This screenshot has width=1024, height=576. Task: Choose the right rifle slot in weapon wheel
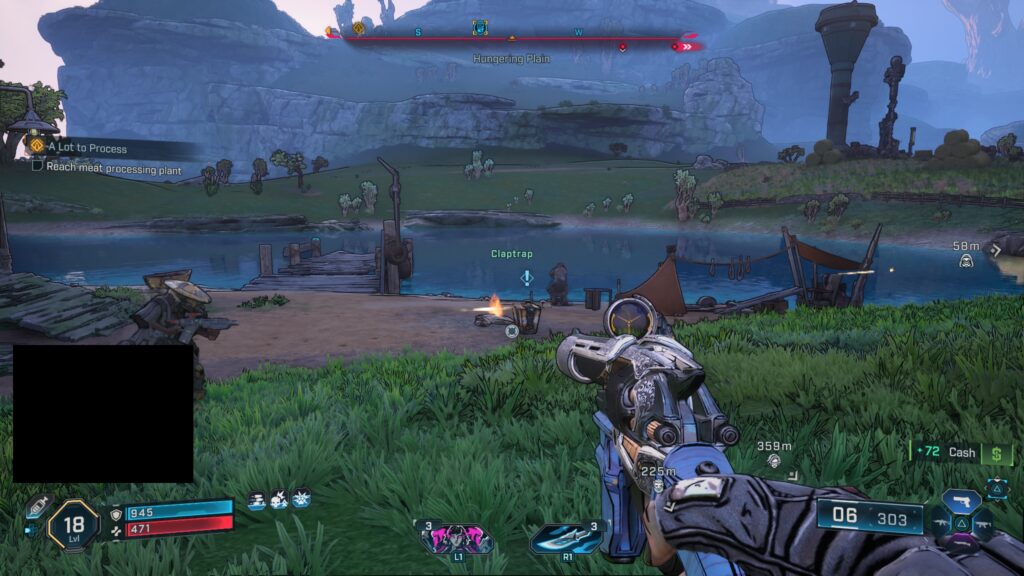tap(983, 521)
